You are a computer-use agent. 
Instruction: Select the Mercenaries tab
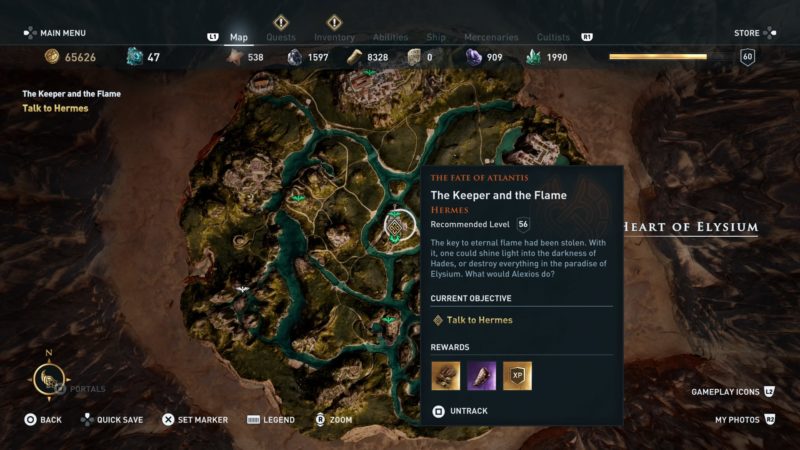(x=491, y=38)
